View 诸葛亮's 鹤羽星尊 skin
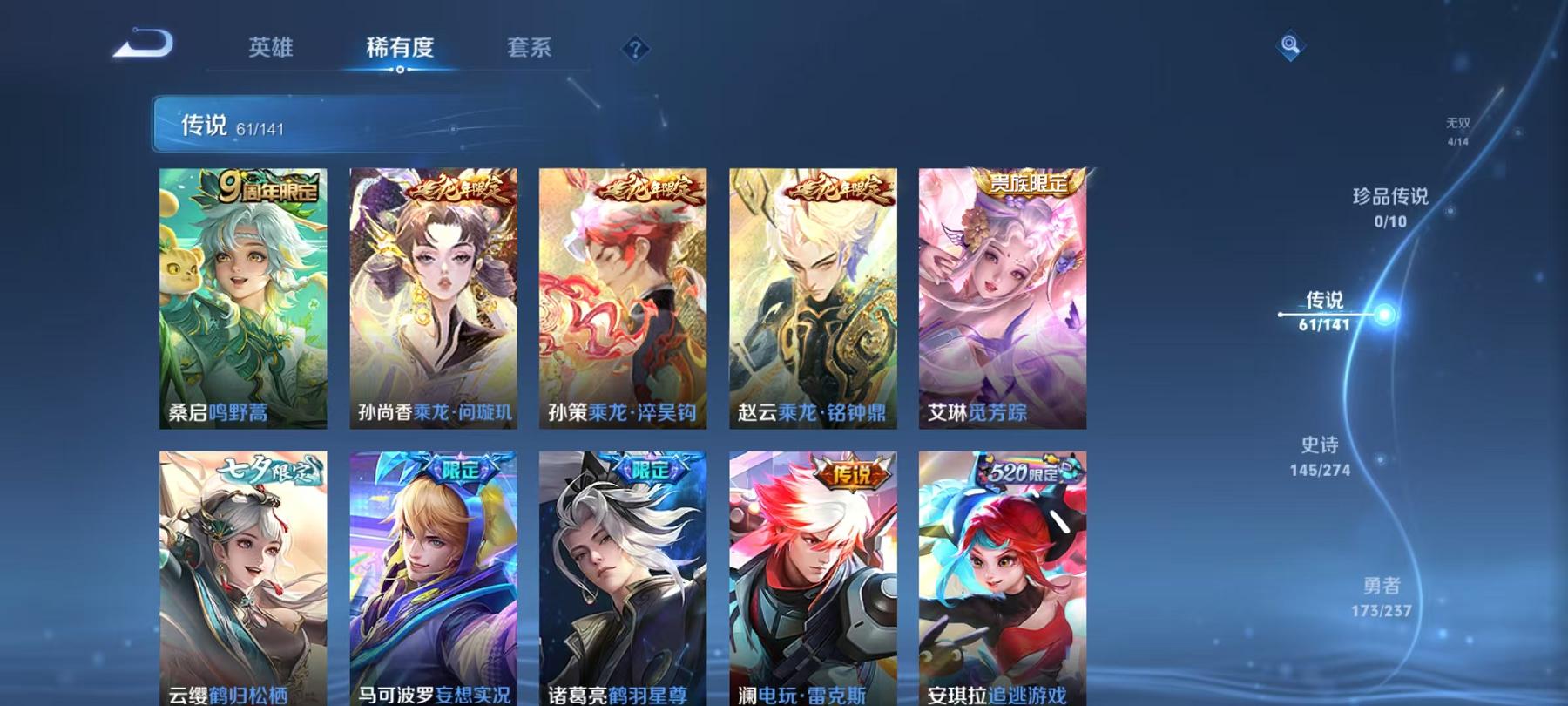Viewport: 1568px width, 706px height. click(x=624, y=575)
